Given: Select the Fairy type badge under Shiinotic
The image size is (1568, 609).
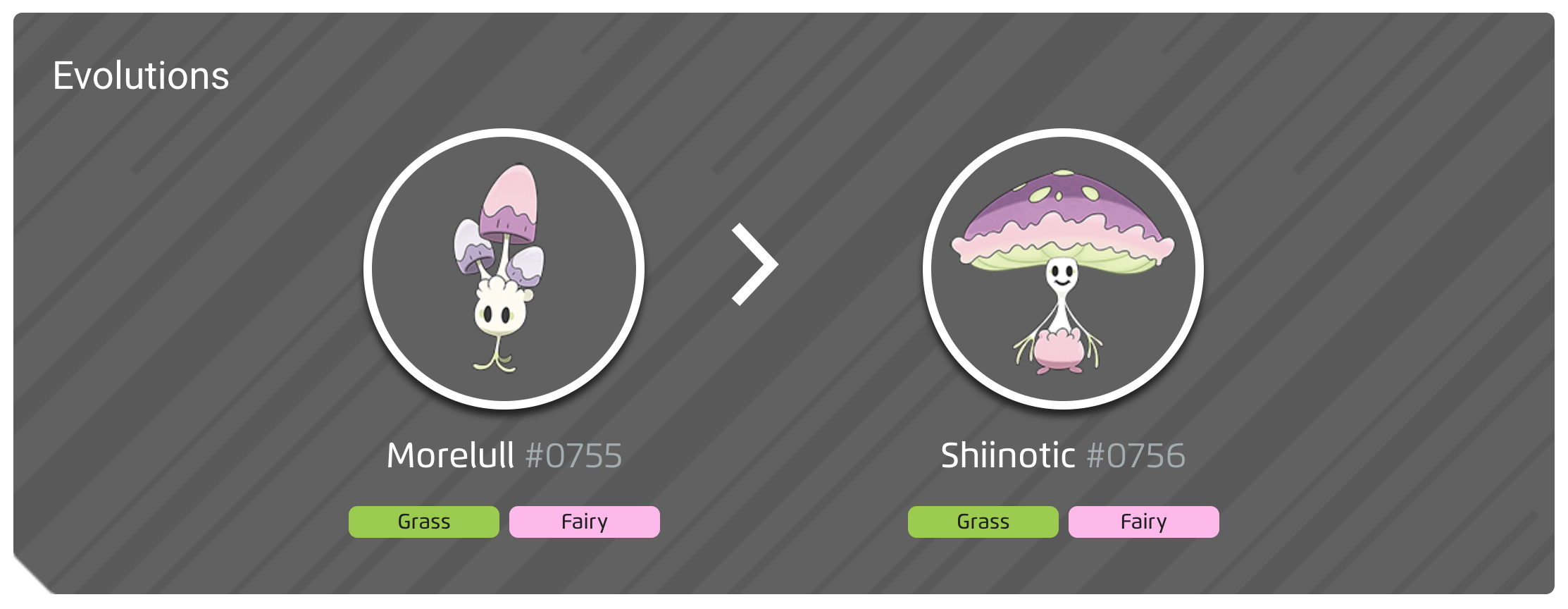Looking at the screenshot, I should pos(1144,522).
